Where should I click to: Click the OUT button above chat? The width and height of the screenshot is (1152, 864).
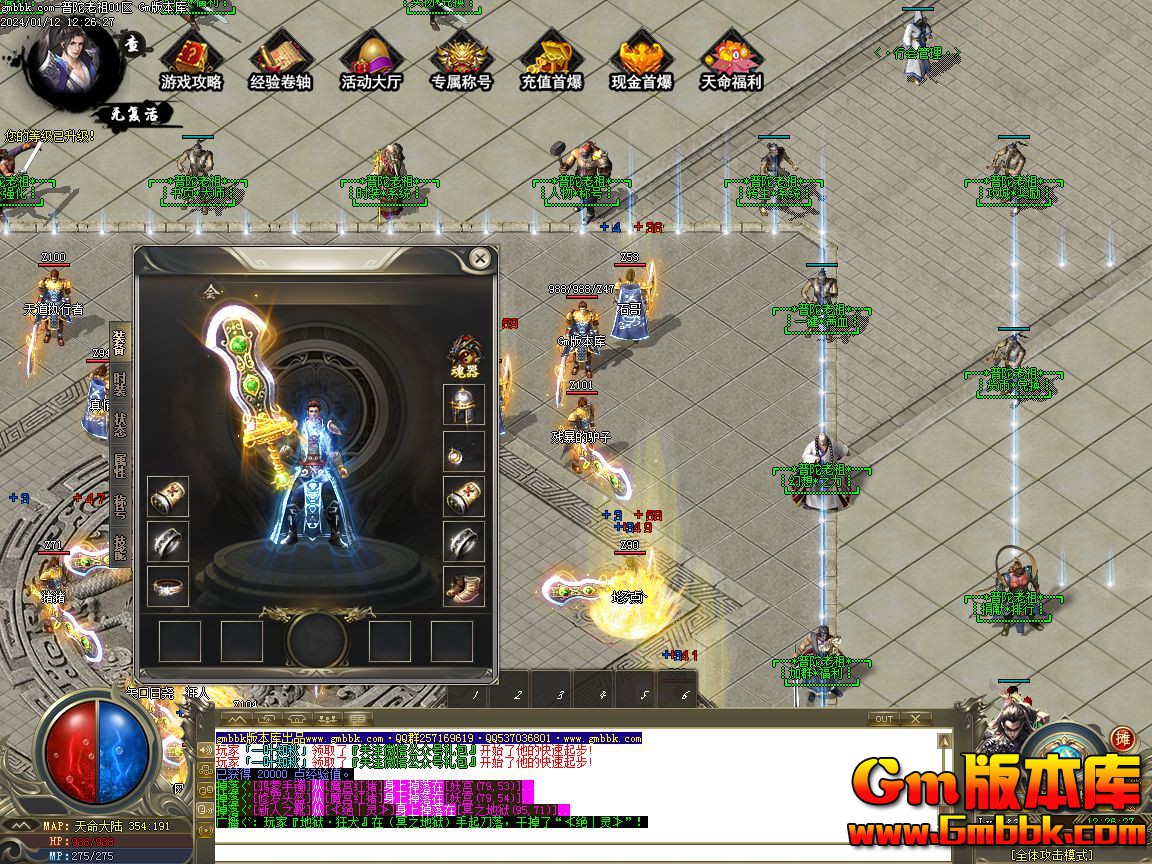click(x=884, y=719)
